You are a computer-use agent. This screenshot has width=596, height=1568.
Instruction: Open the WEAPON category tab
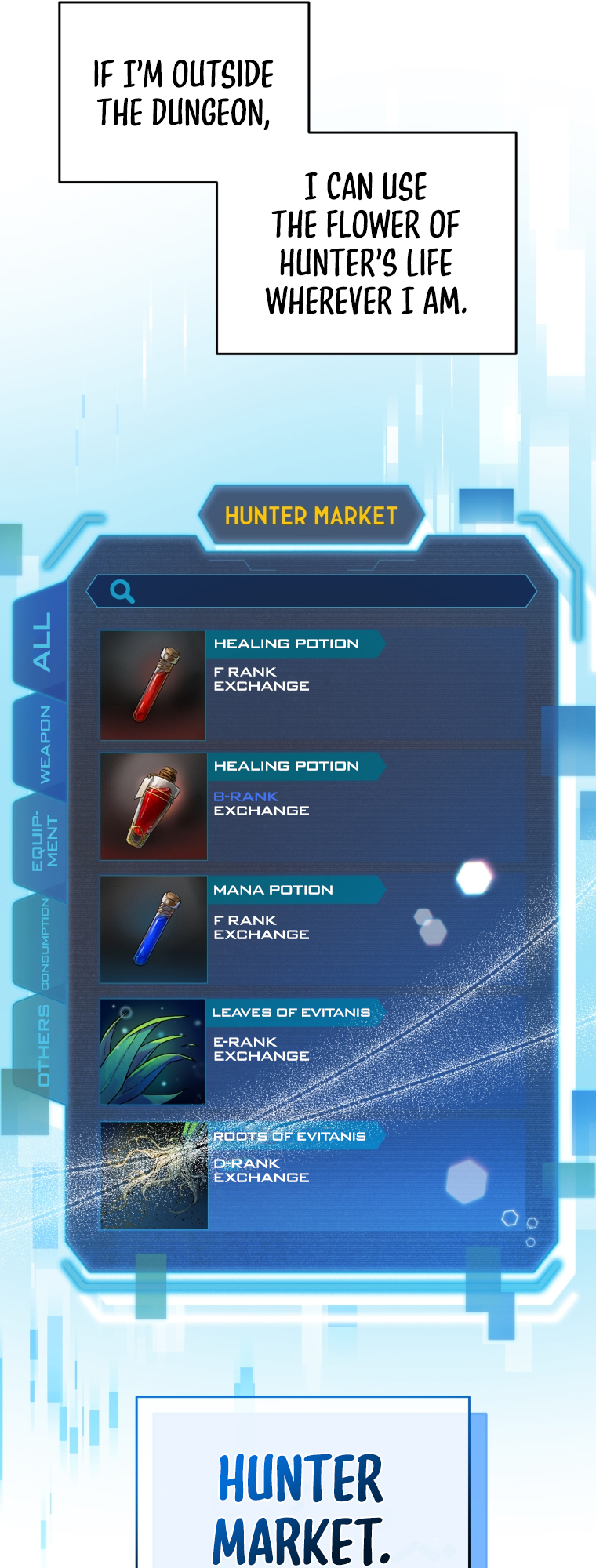(x=44, y=744)
